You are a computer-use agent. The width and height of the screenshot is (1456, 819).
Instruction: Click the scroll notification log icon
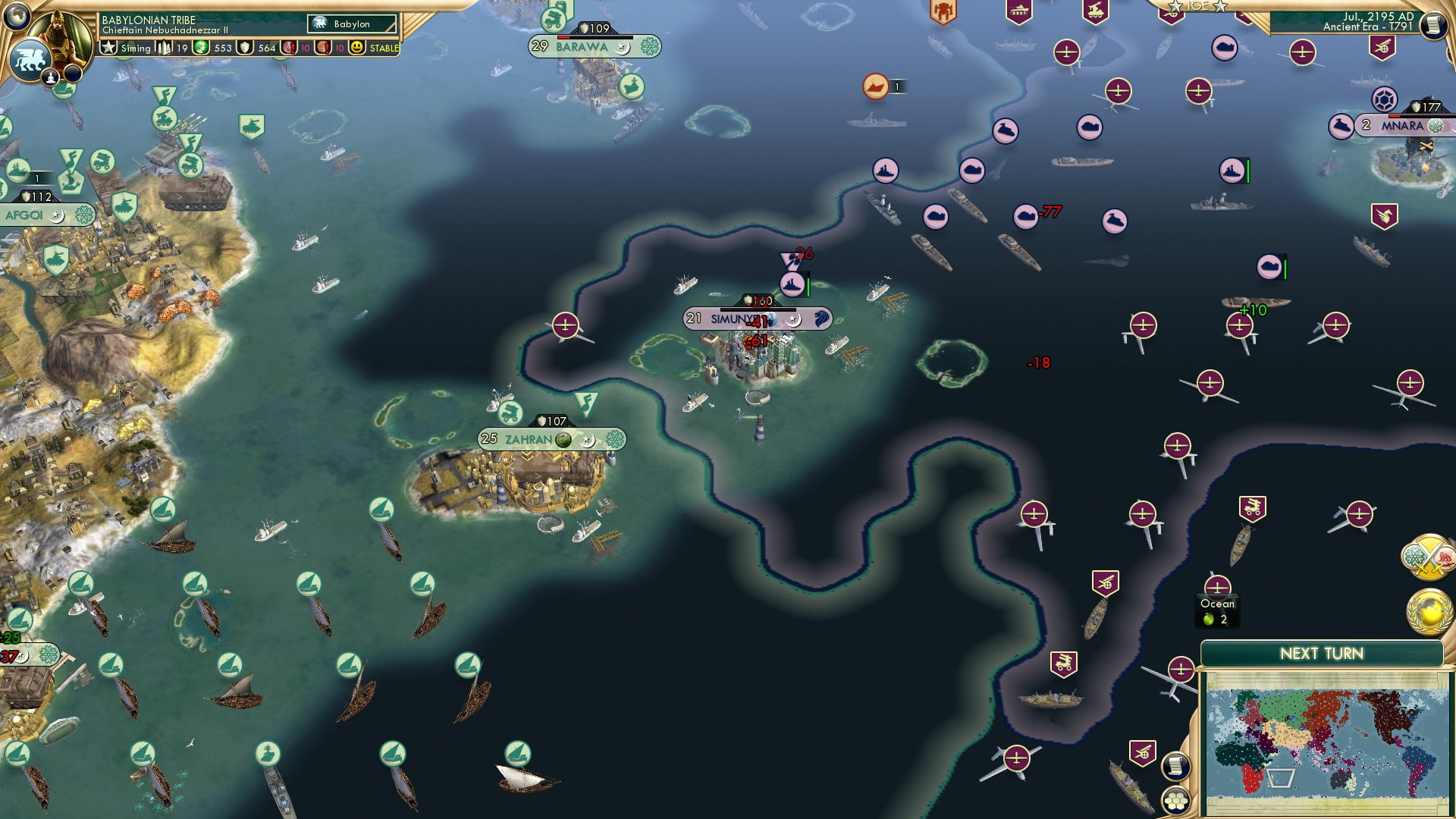(1175, 766)
